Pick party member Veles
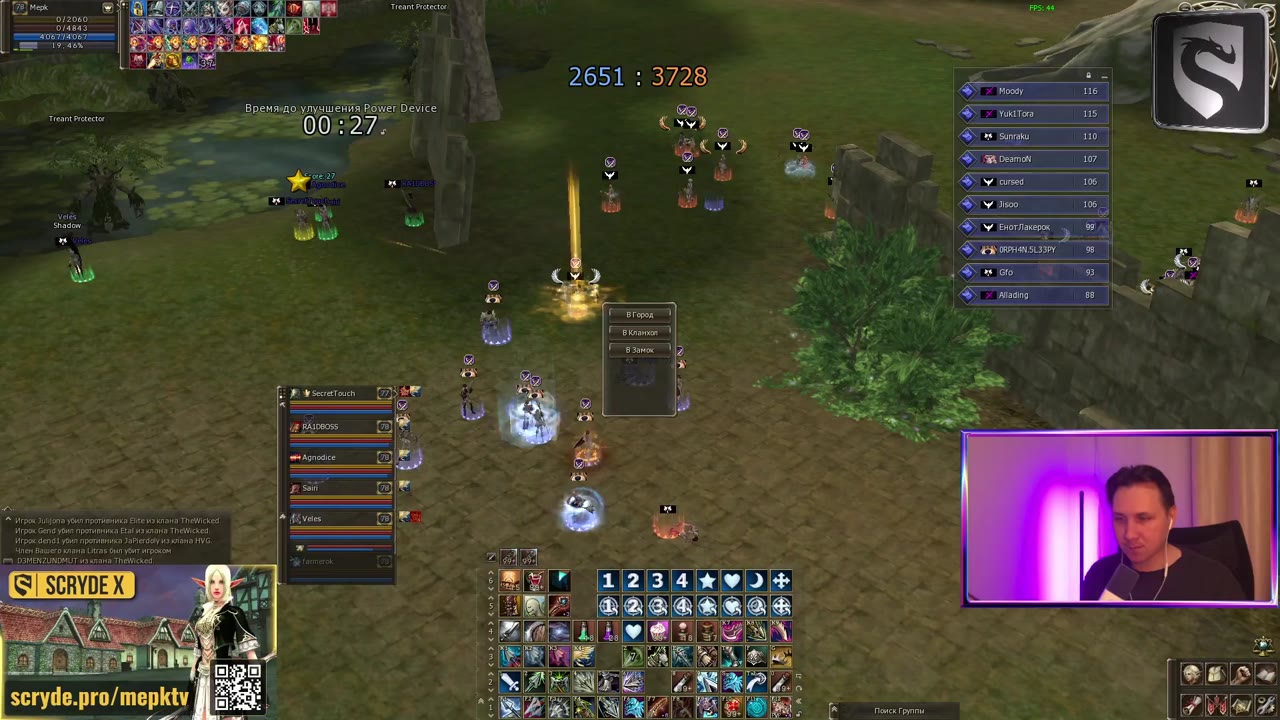Screen dimensions: 1280x720 (x=312, y=519)
